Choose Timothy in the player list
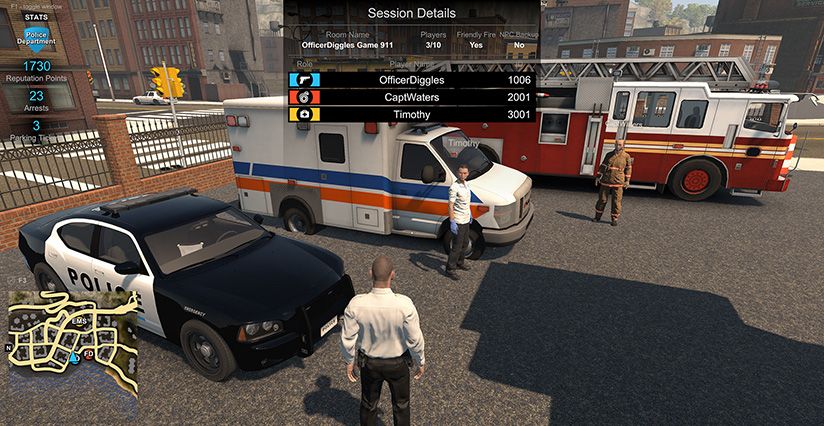The height and width of the screenshot is (426, 824). point(412,115)
